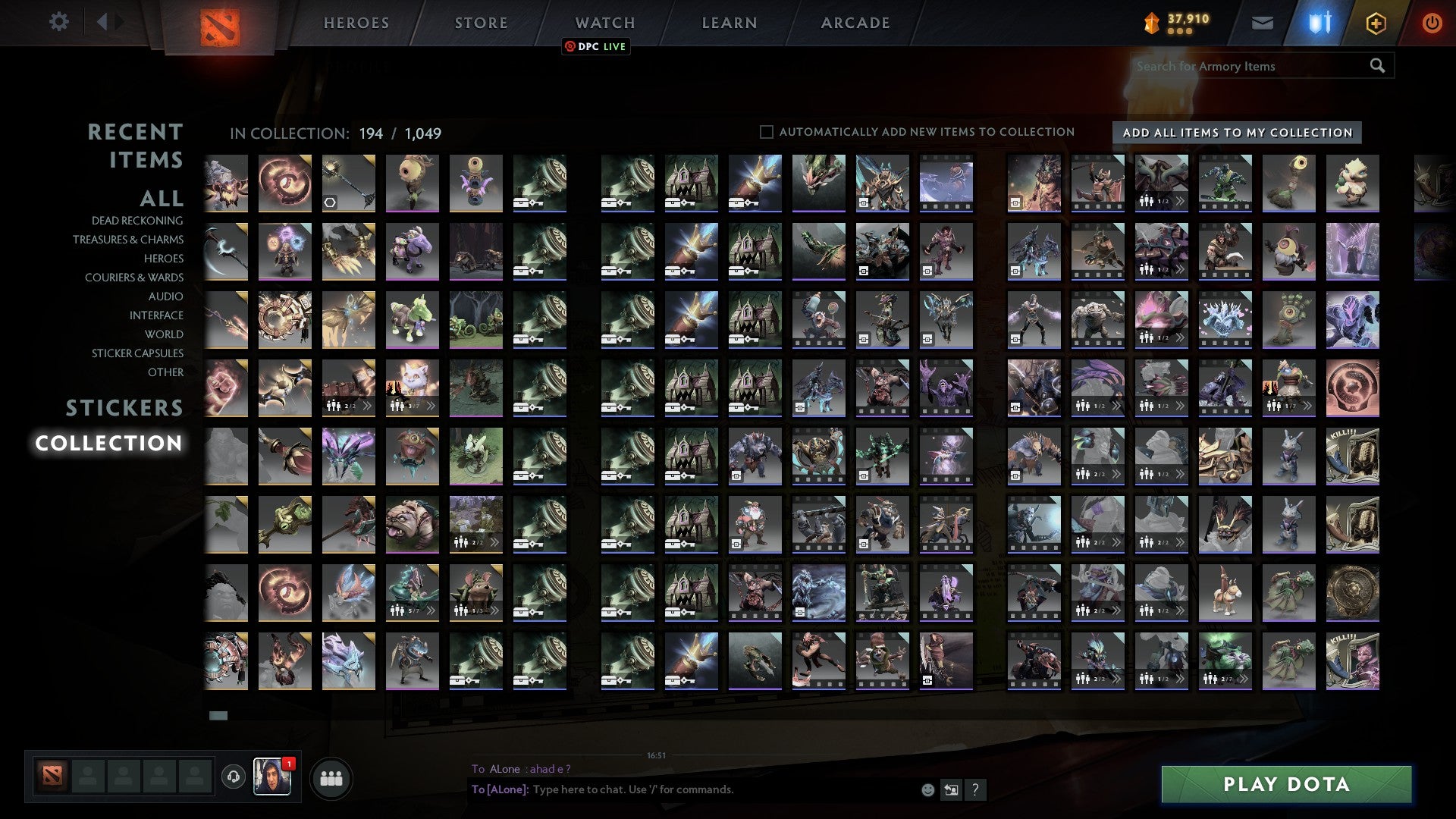
Task: Open the Armory shield icon
Action: click(1318, 22)
